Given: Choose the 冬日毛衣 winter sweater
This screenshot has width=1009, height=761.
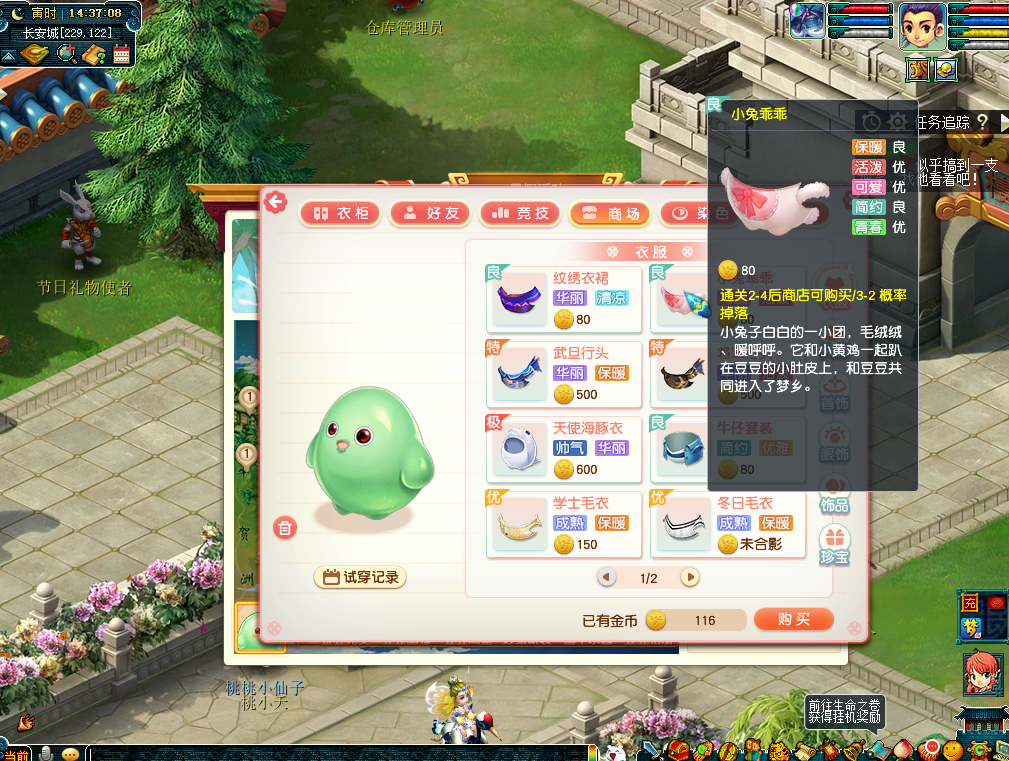Looking at the screenshot, I should tap(728, 523).
